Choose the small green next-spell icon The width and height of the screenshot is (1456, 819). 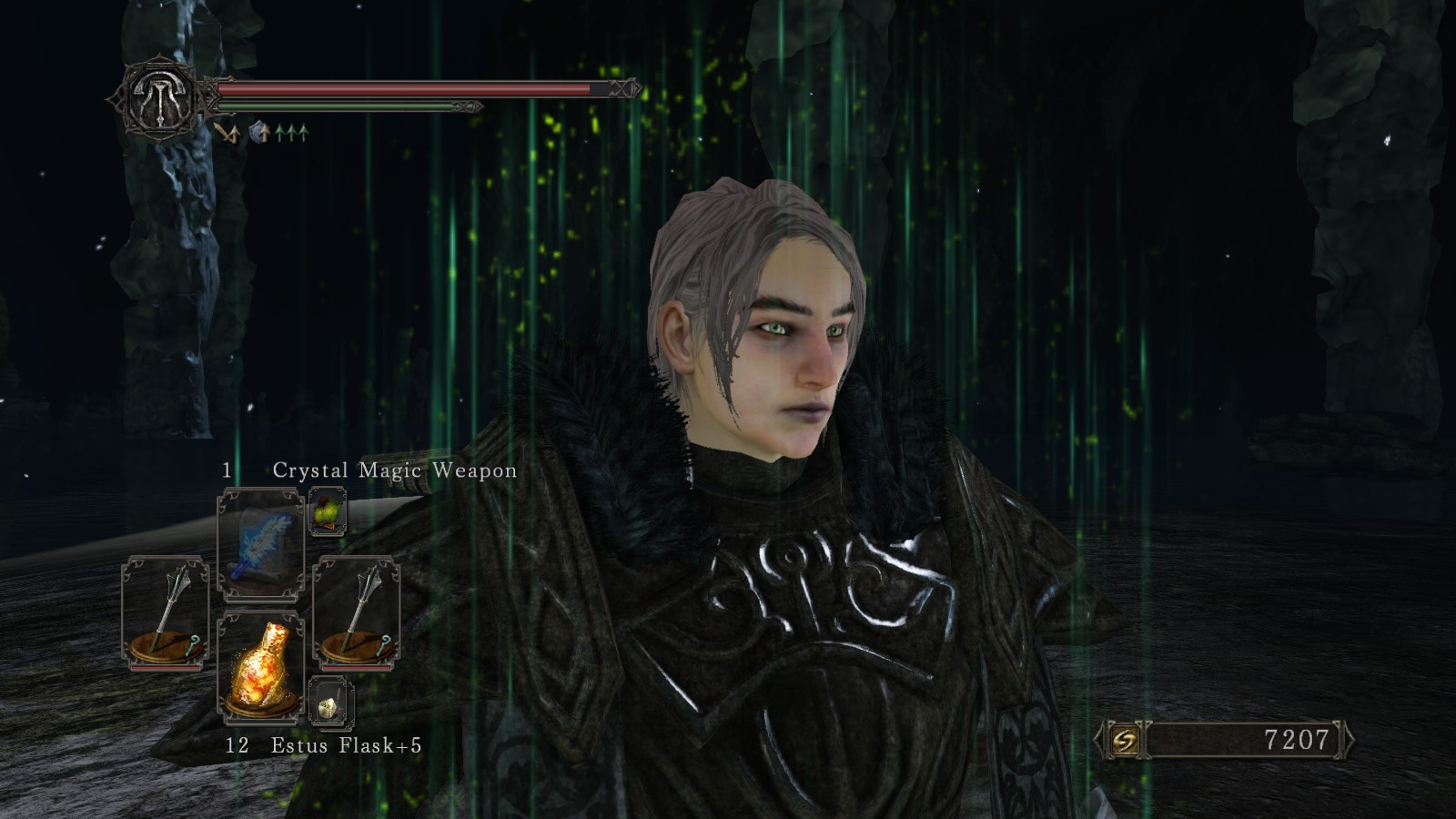327,512
